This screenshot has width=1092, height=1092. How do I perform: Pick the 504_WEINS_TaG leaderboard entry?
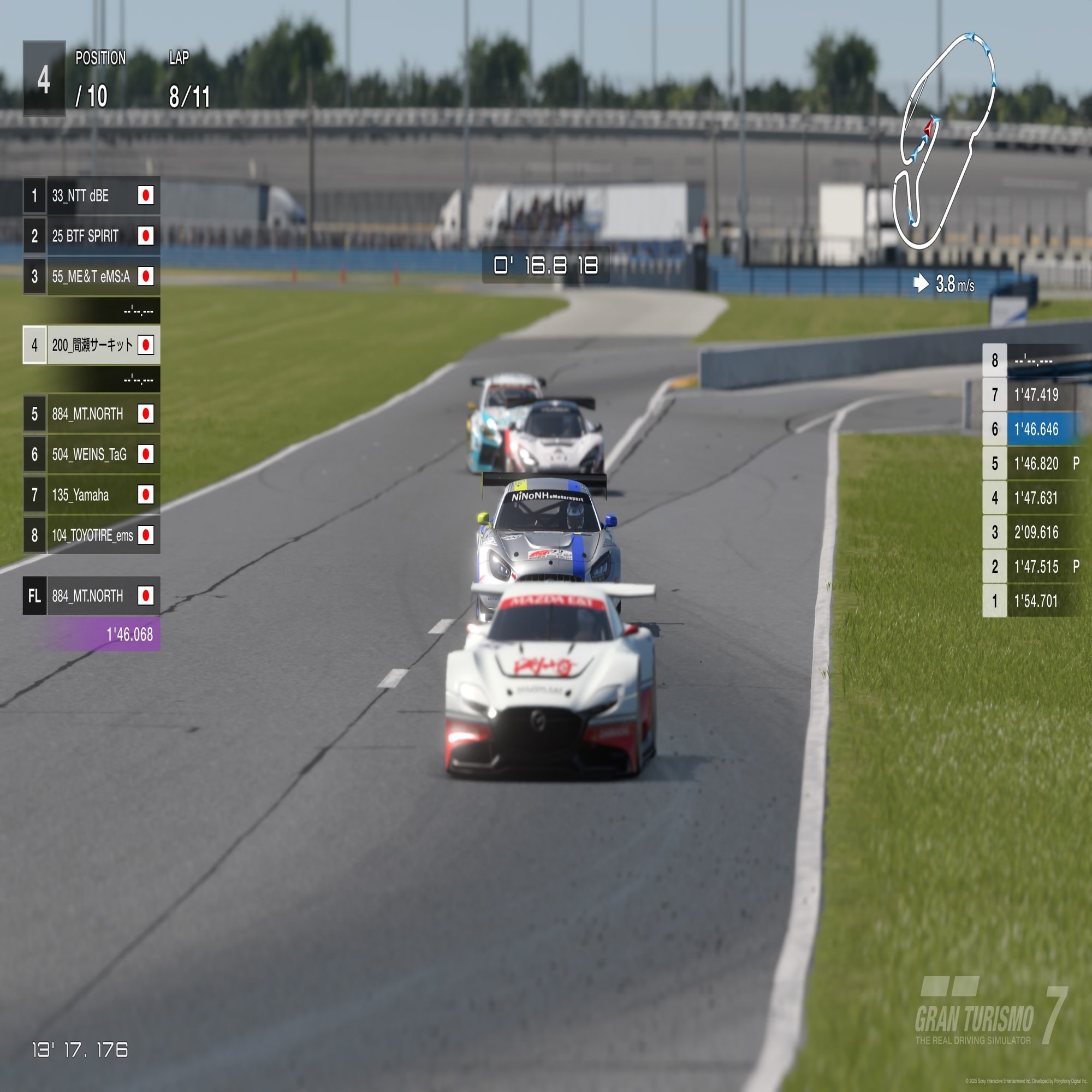pyautogui.click(x=92, y=454)
